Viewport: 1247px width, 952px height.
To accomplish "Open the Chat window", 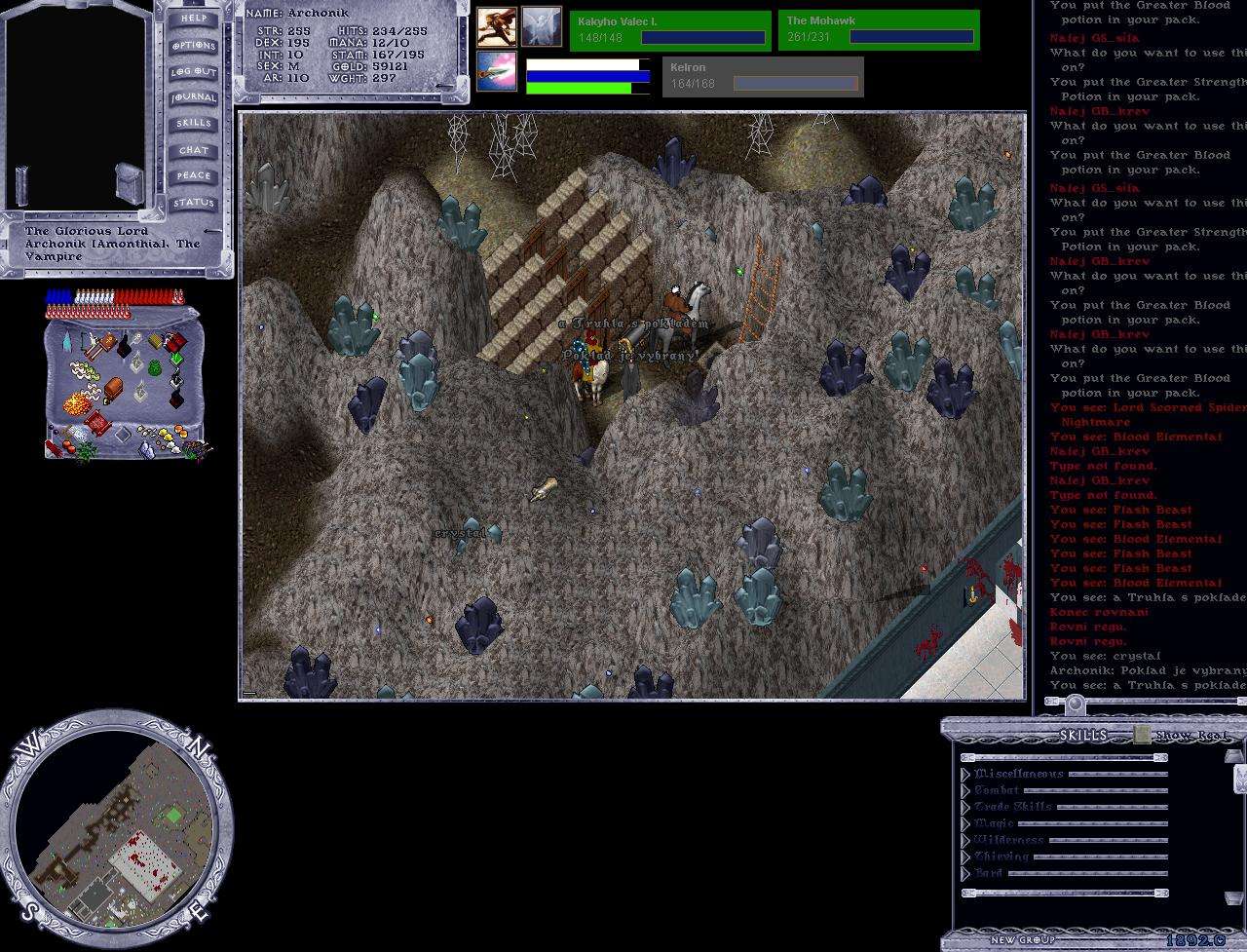I will point(193,150).
